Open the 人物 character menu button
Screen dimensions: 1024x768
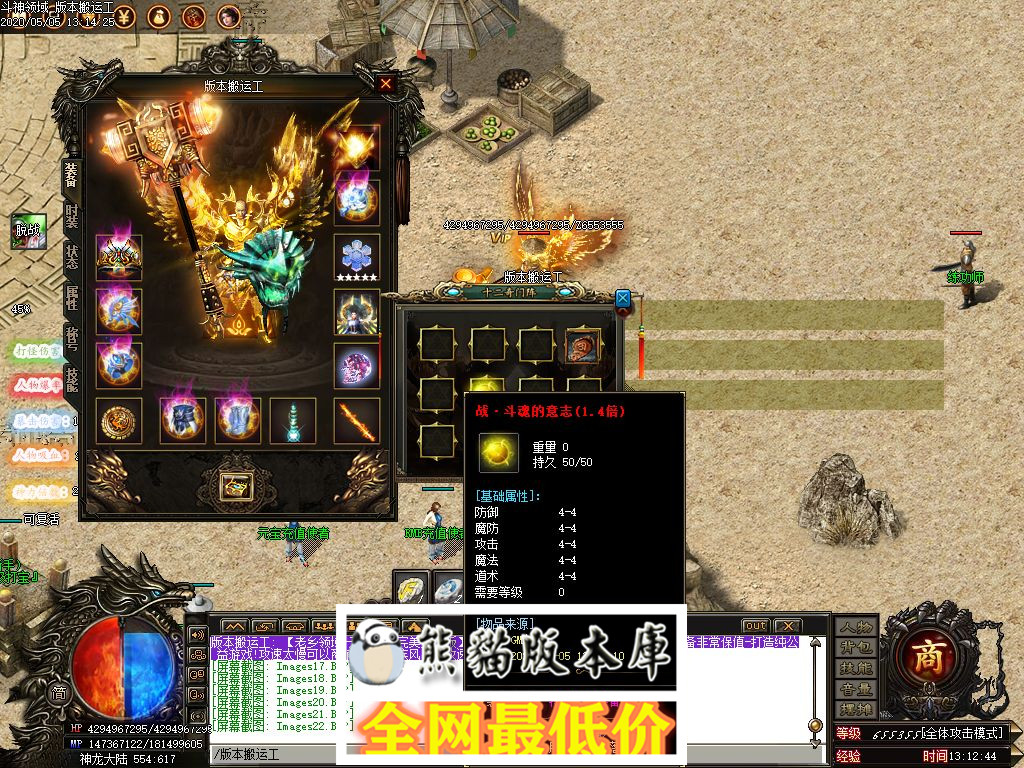click(856, 628)
